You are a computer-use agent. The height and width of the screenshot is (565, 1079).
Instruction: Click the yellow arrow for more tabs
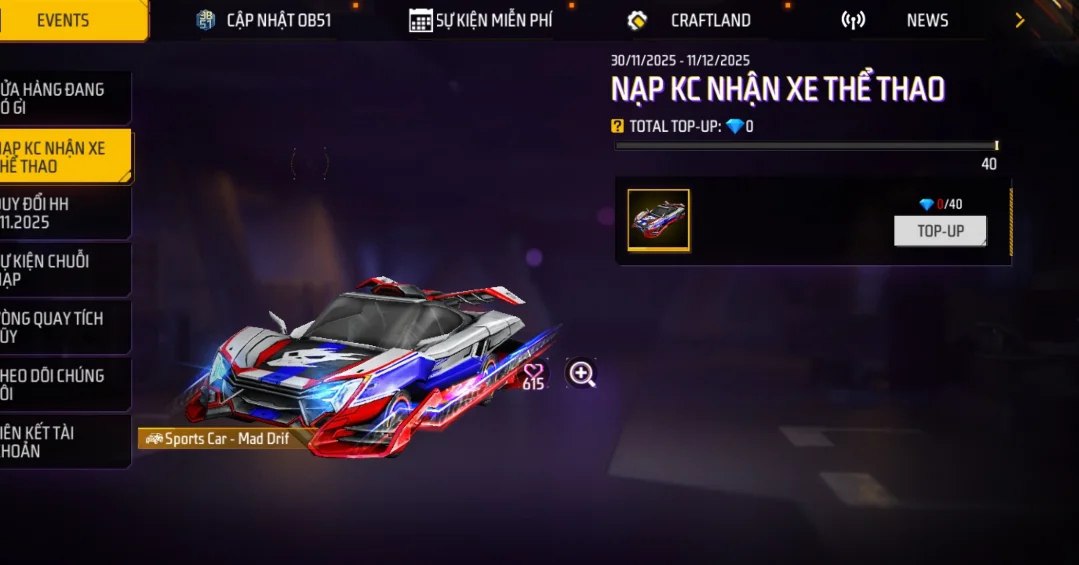[1019, 20]
